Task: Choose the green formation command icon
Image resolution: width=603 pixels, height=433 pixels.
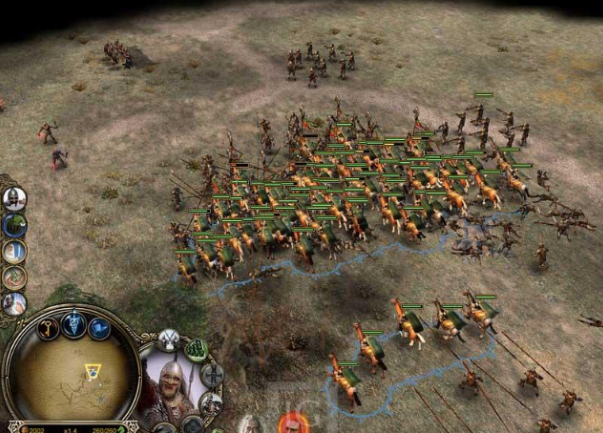Action: coord(197,350)
